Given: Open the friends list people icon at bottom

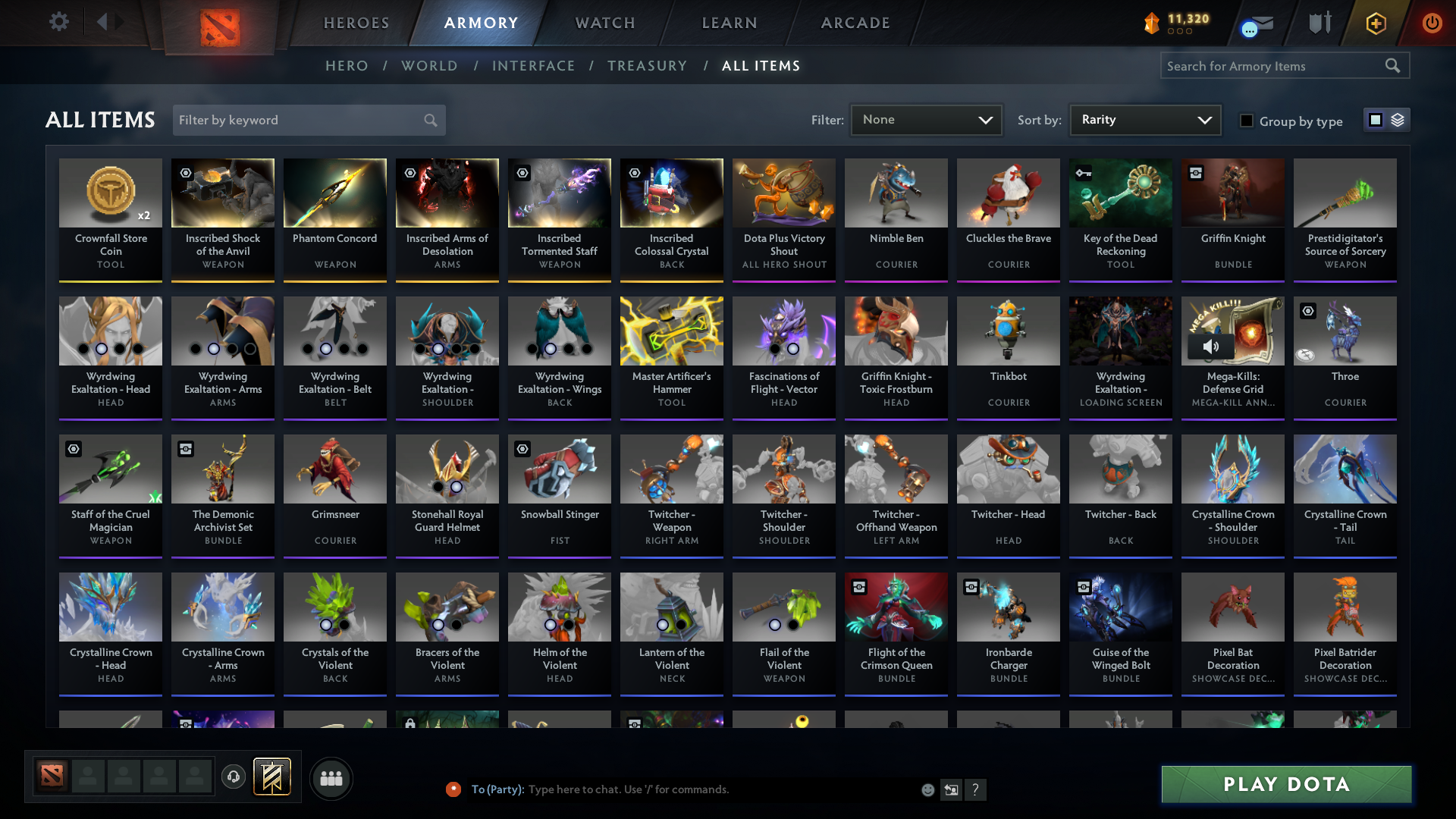Looking at the screenshot, I should (331, 778).
